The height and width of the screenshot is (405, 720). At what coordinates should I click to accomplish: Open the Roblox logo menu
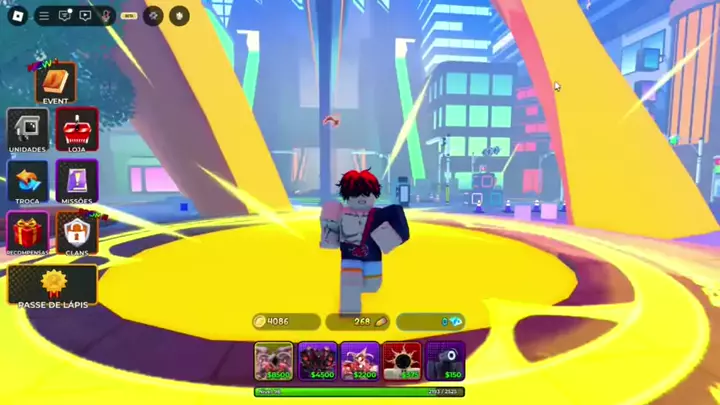tap(17, 16)
